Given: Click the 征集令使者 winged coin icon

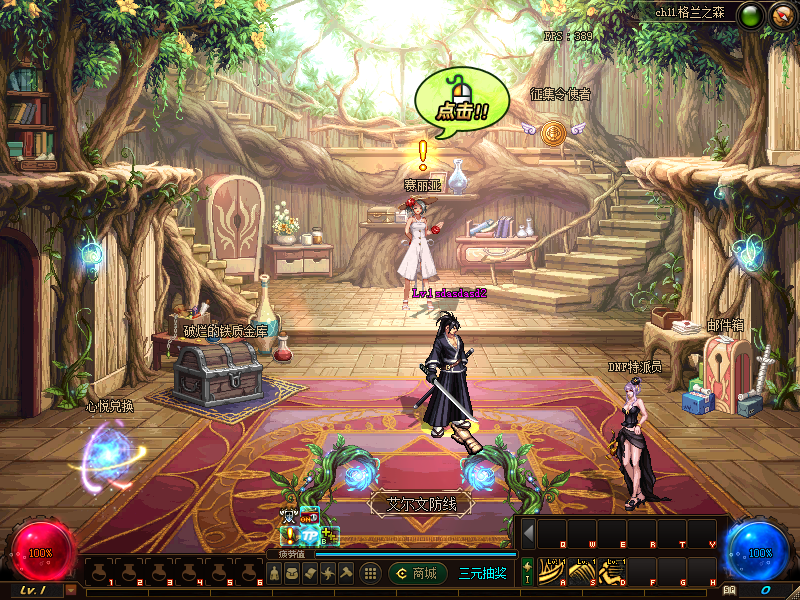Looking at the screenshot, I should 551,130.
